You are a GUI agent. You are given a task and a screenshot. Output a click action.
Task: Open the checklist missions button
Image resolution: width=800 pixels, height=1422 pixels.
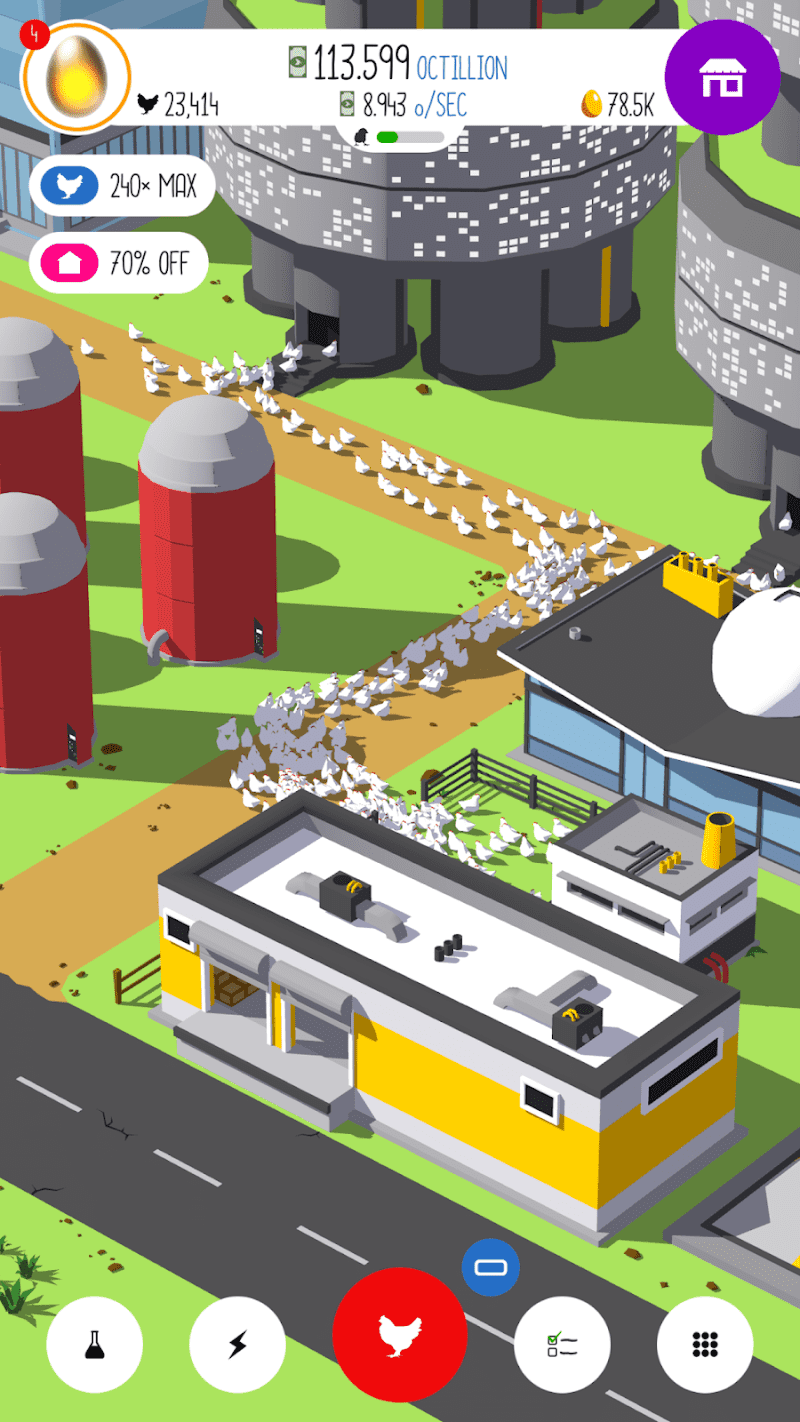tap(562, 1344)
